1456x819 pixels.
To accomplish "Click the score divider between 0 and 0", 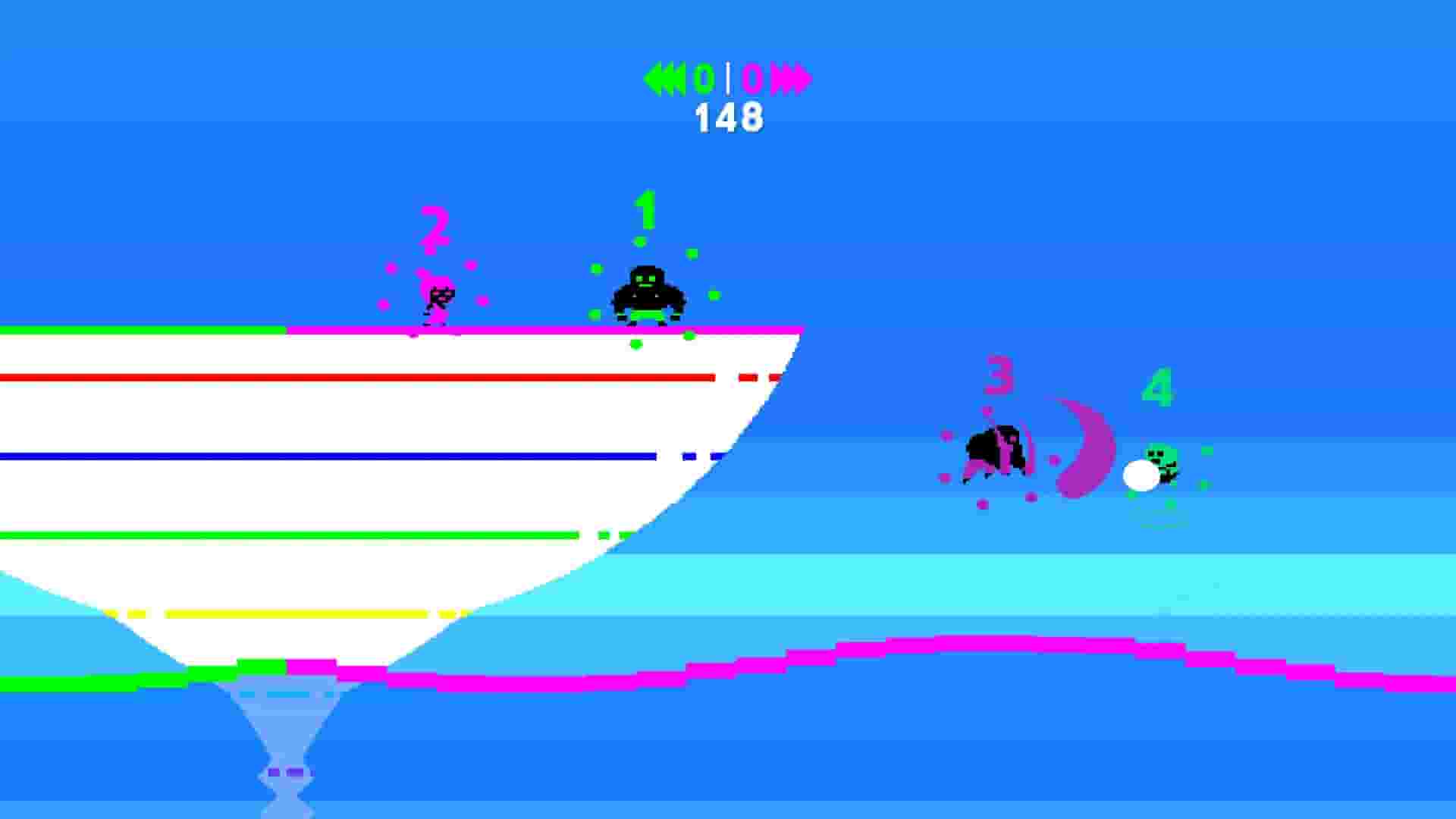I will point(730,76).
